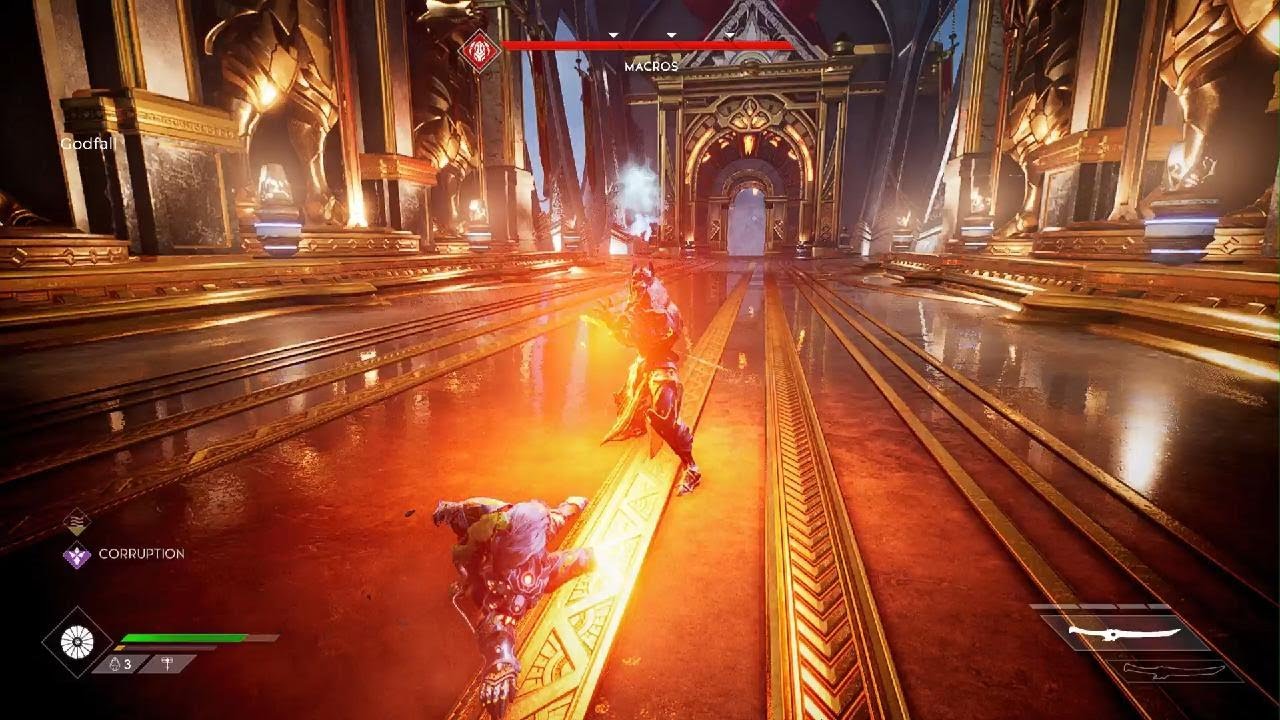Switch to the outlined secondary weapon slot
This screenshot has height=720, width=1280.
1170,670
